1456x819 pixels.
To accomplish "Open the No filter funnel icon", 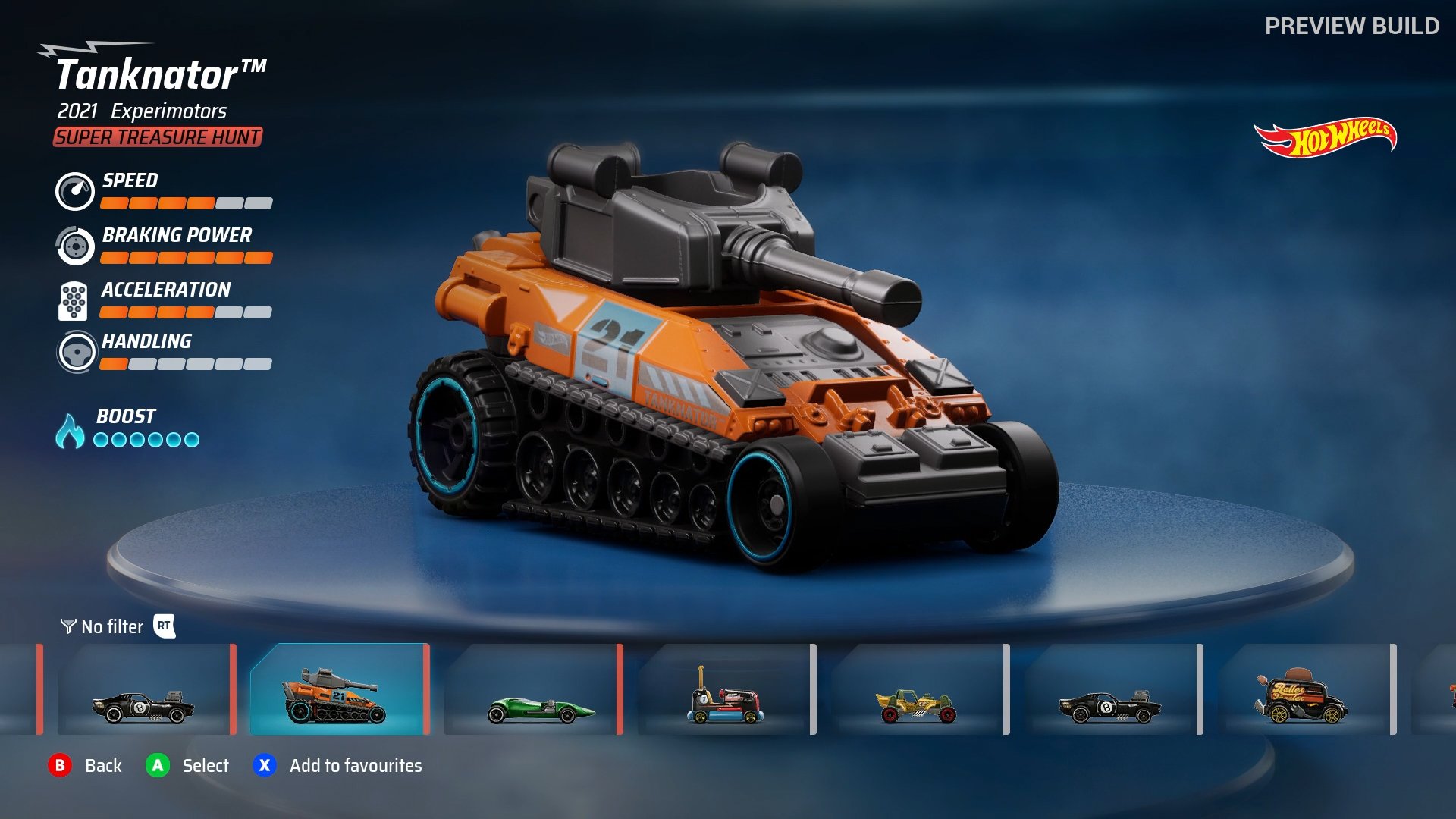I will 67,626.
